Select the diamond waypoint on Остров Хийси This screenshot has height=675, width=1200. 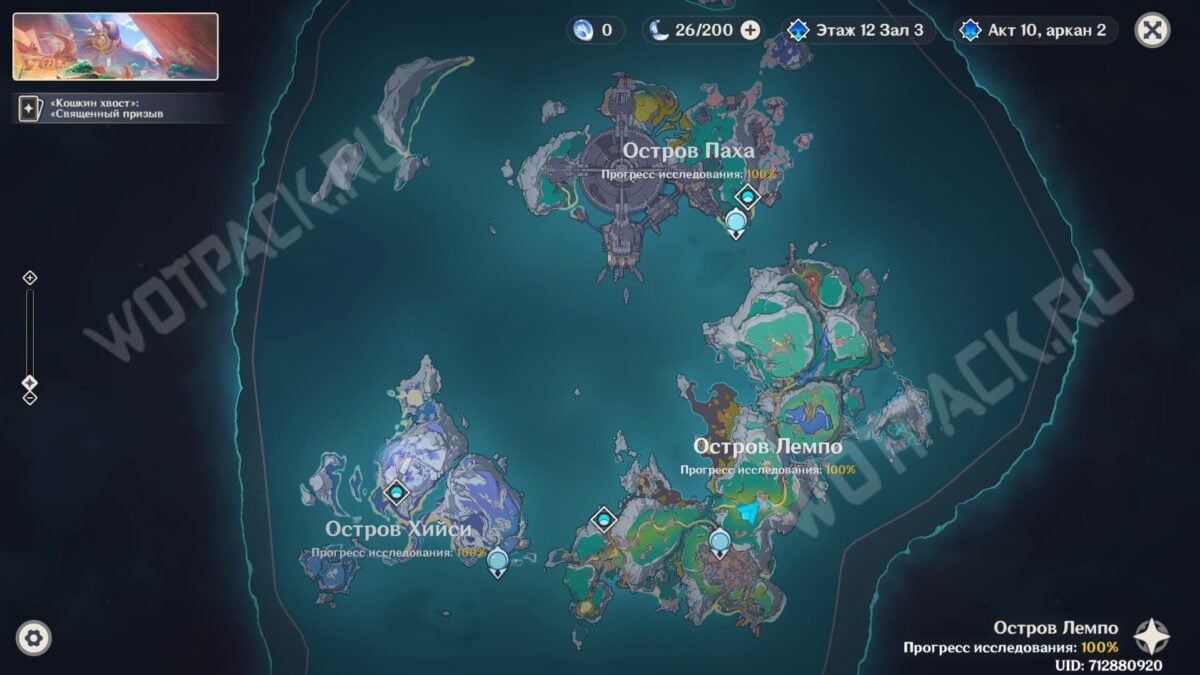[x=396, y=492]
